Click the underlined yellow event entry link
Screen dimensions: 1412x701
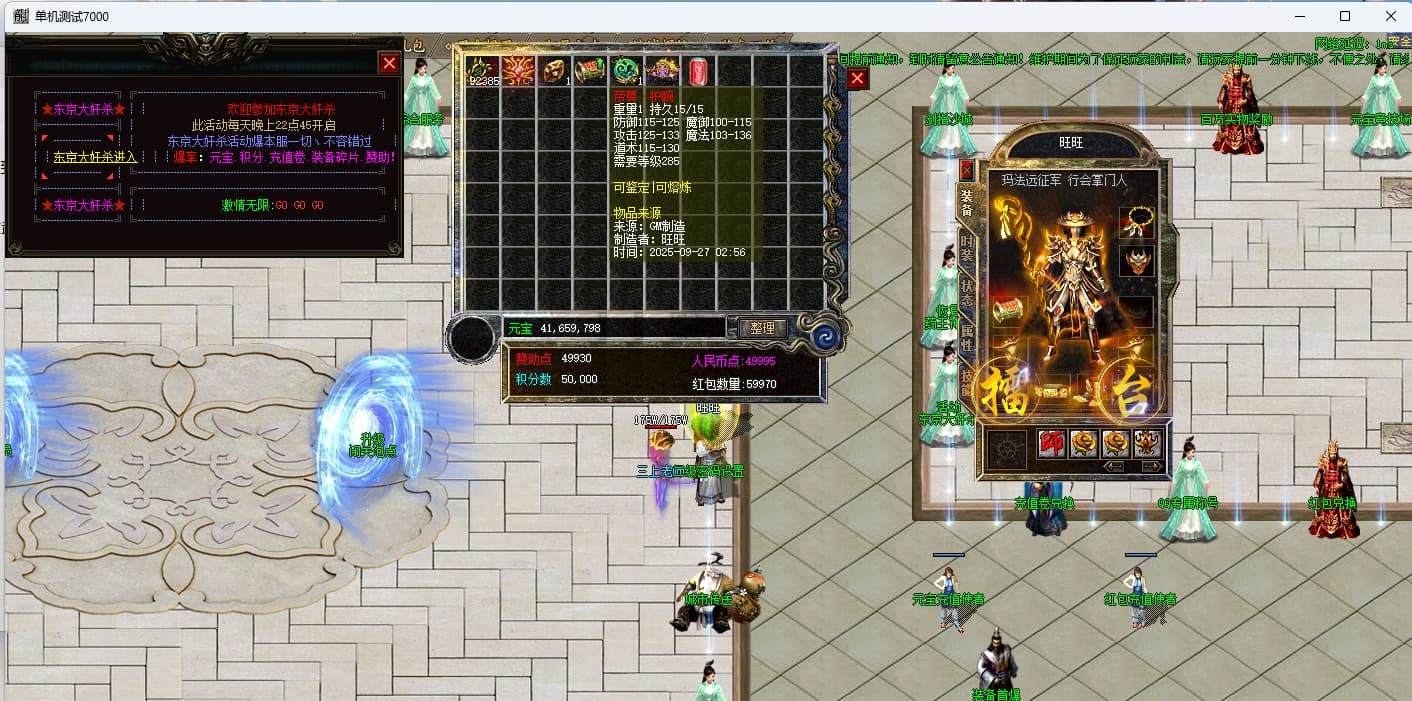[x=95, y=157]
